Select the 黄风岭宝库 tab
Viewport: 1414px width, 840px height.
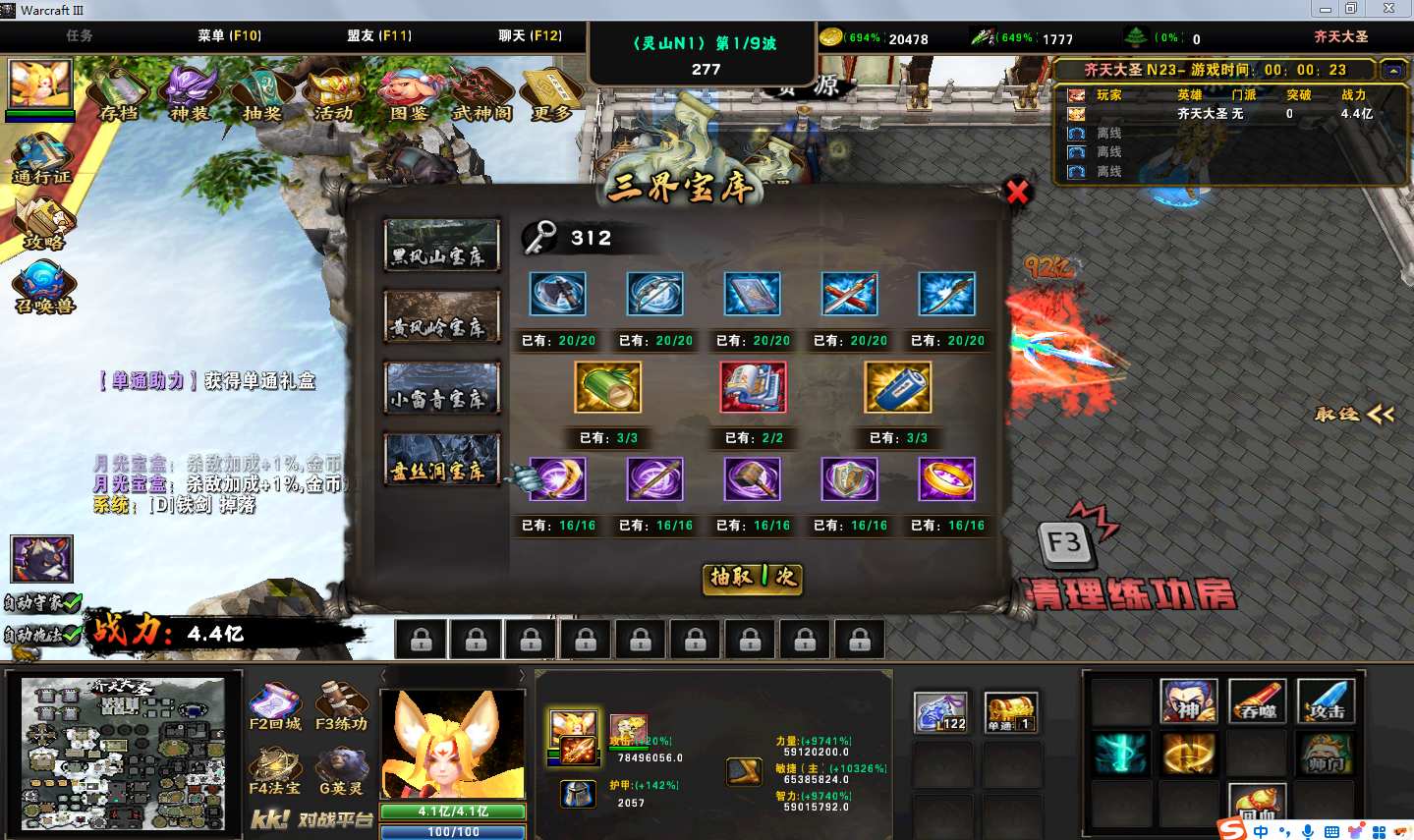click(x=441, y=316)
